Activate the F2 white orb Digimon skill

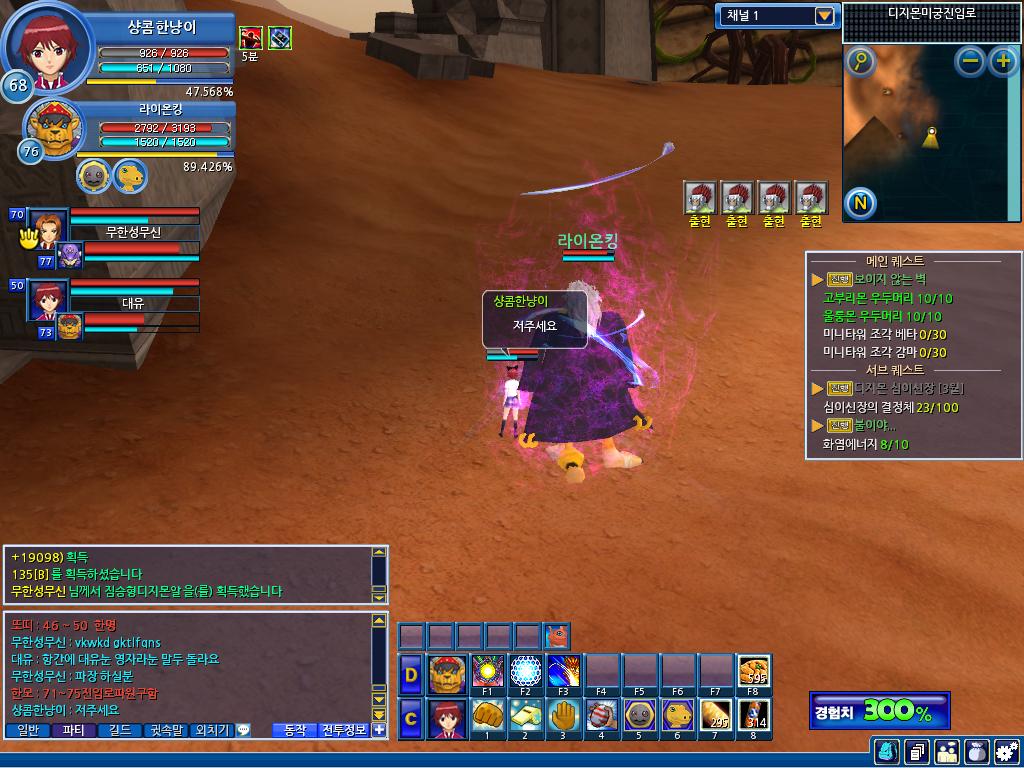(x=525, y=672)
